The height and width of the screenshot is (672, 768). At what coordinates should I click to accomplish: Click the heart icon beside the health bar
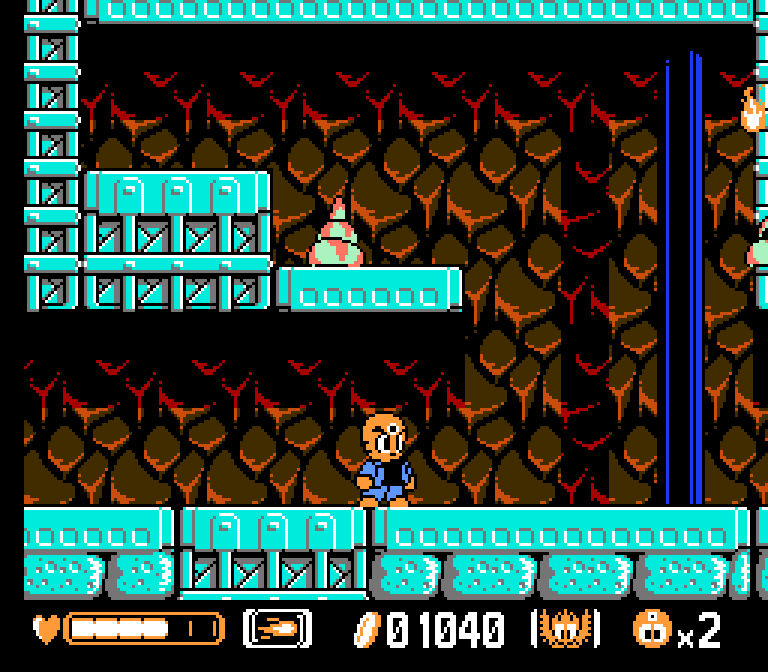coord(46,629)
